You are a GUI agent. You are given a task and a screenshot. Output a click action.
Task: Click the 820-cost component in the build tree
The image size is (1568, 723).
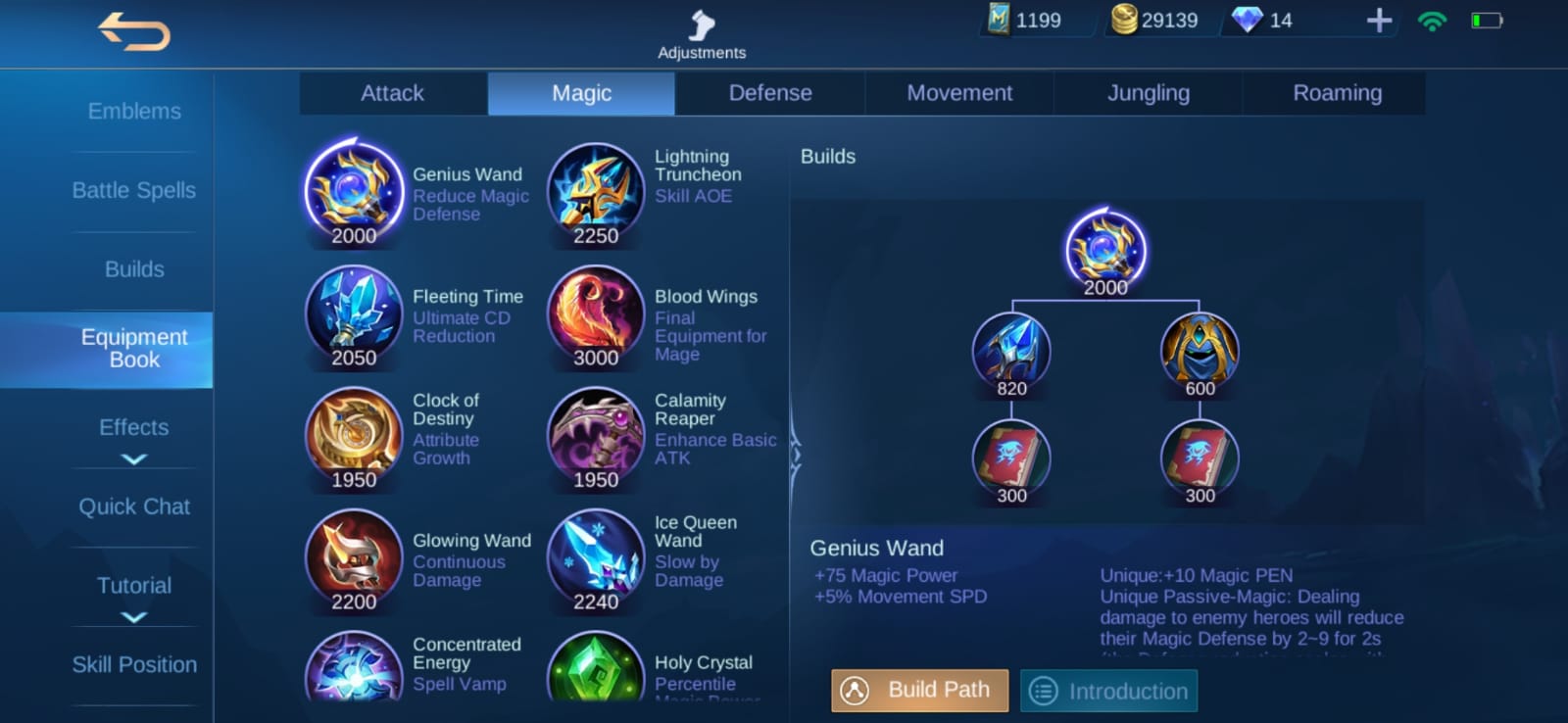(x=1010, y=353)
